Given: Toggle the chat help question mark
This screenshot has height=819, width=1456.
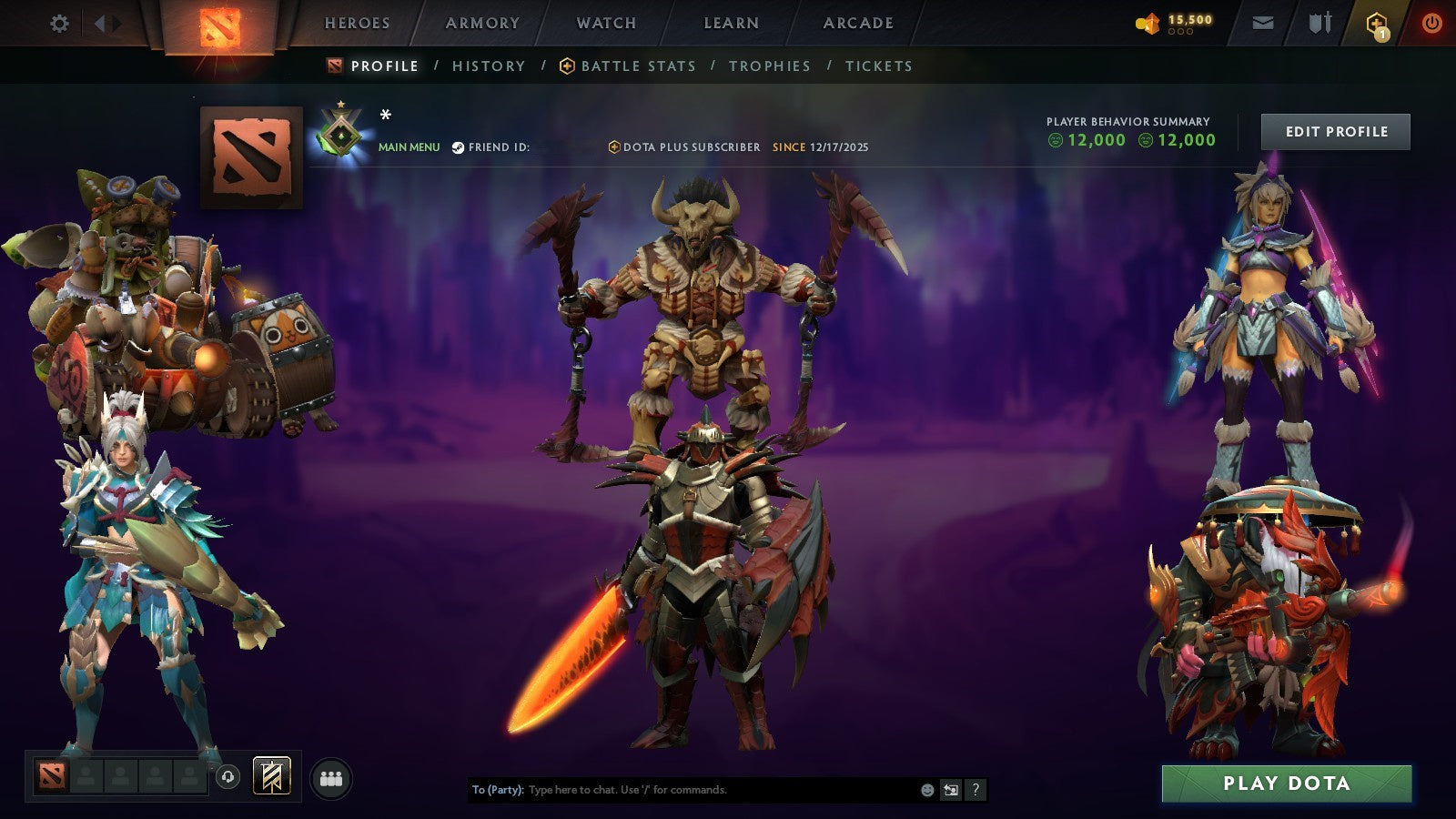Looking at the screenshot, I should [x=976, y=791].
